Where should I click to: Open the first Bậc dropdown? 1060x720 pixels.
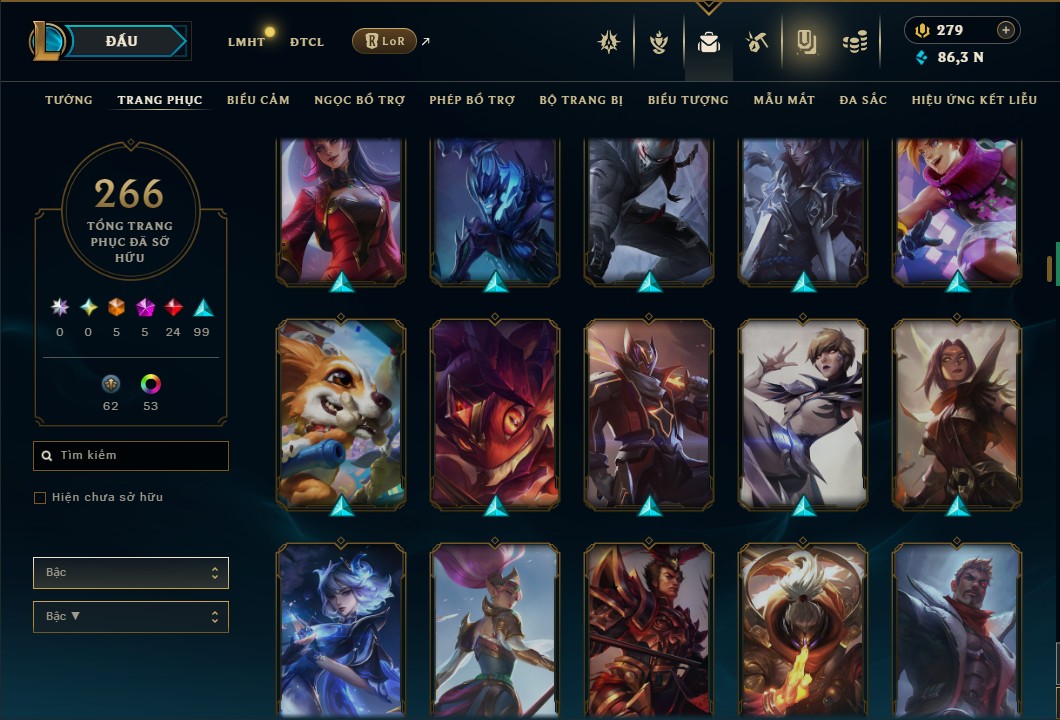(x=131, y=573)
